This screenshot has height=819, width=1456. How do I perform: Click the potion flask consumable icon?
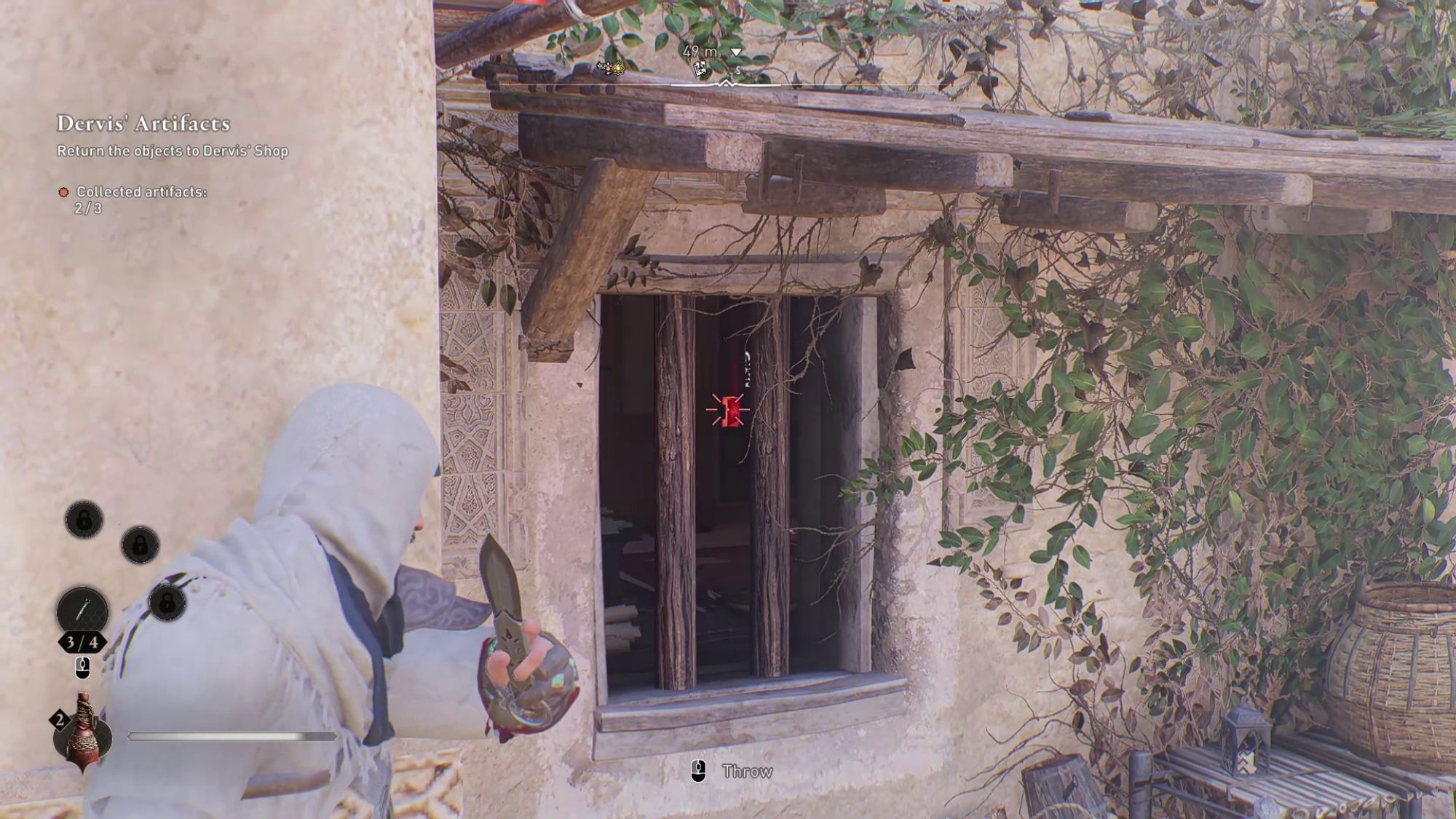click(x=82, y=737)
